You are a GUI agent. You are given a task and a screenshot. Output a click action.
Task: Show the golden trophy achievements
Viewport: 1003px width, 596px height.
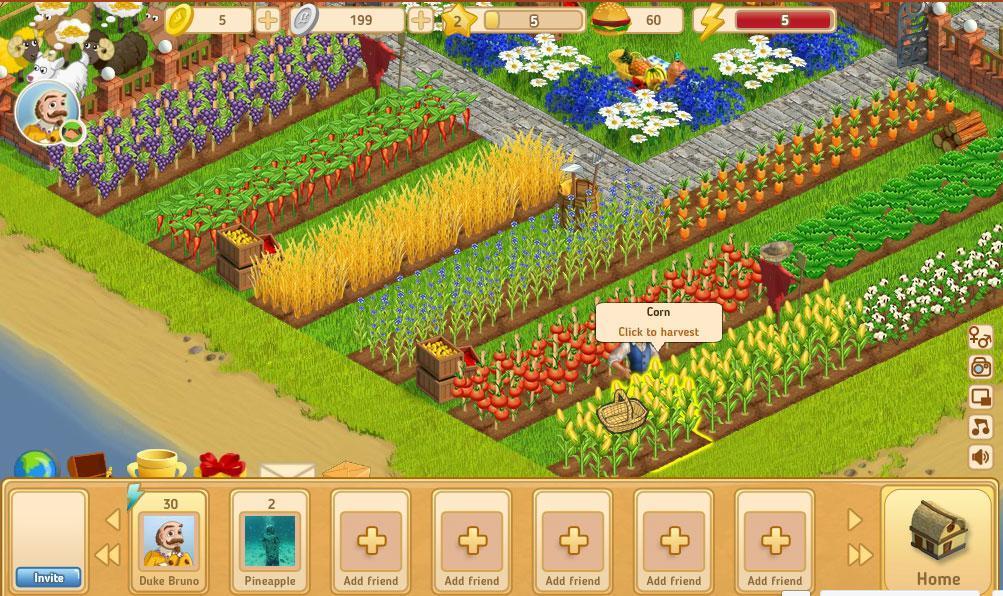156,466
